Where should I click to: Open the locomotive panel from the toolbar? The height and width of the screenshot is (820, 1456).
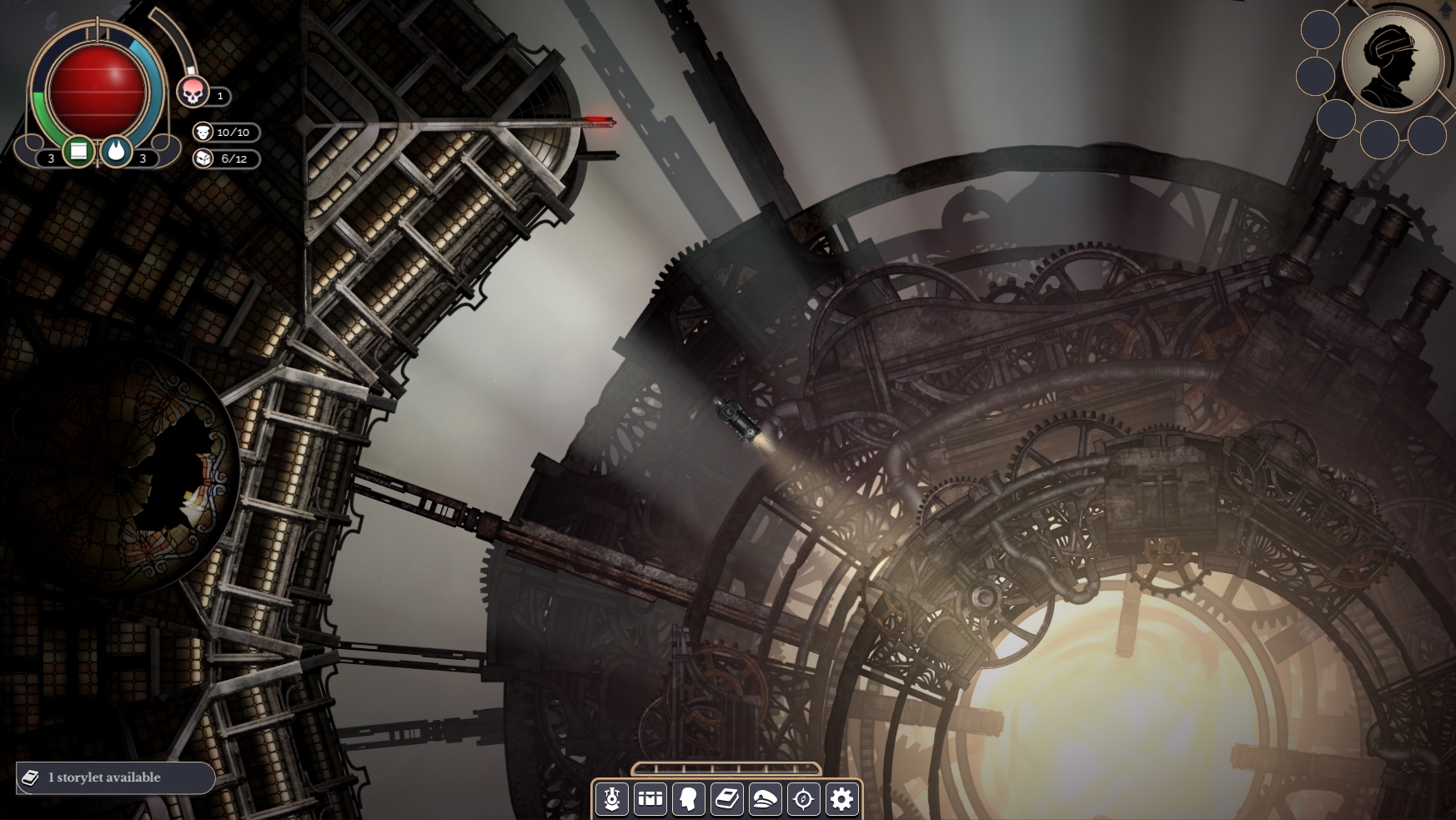coord(613,799)
